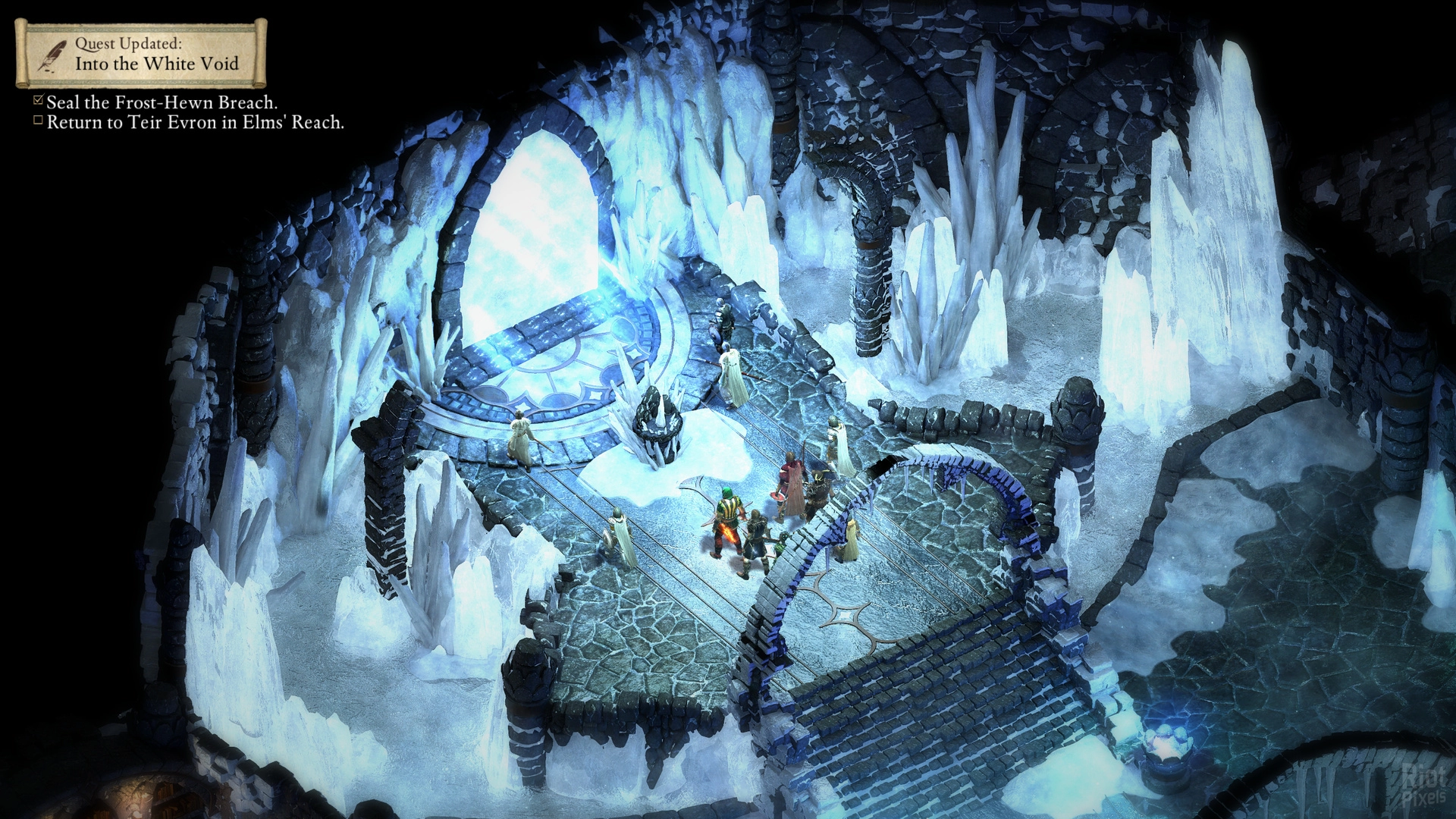Open the Into the White Void quest notification
Screen dimensions: 1456x819
tap(141, 54)
